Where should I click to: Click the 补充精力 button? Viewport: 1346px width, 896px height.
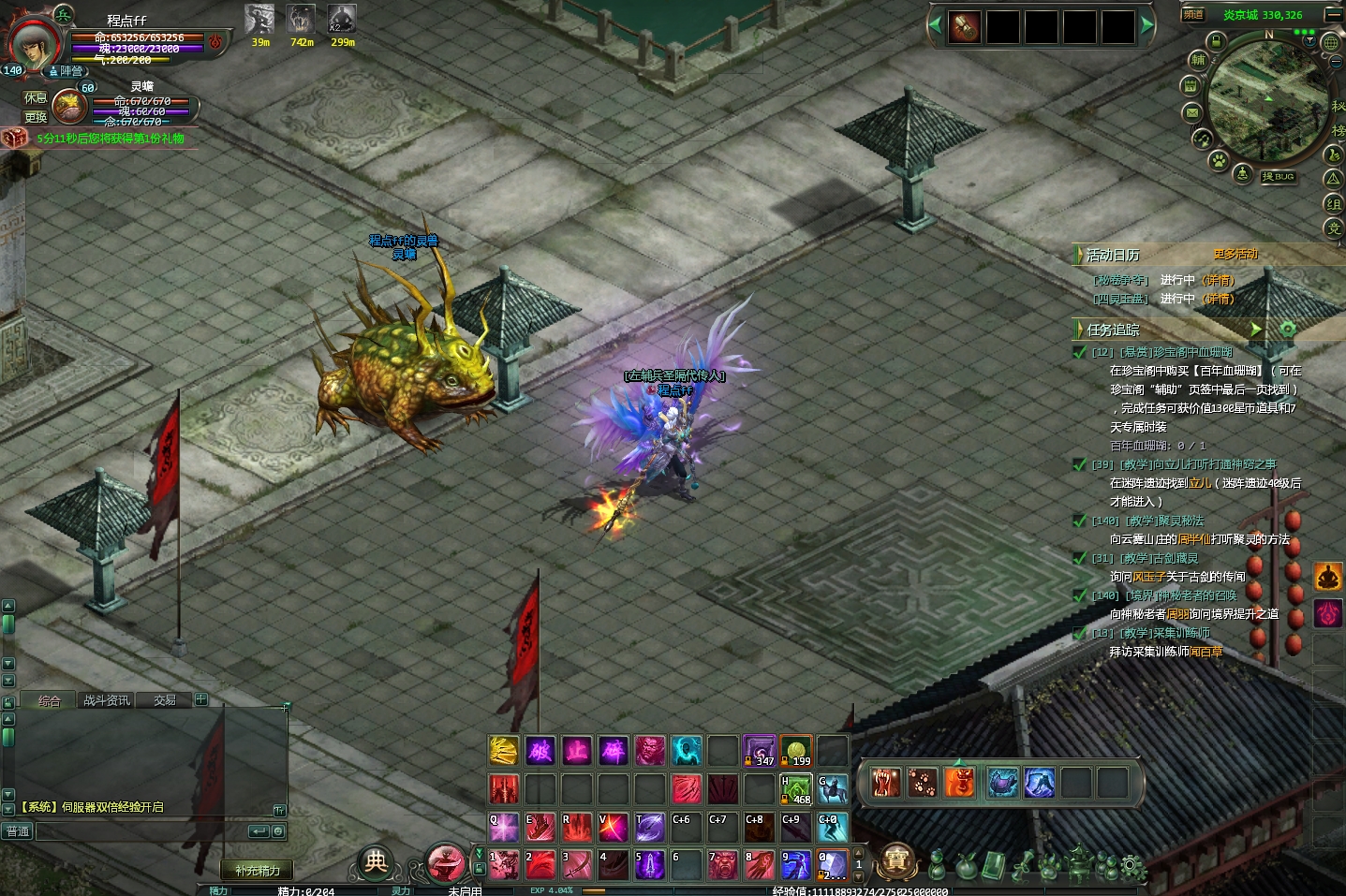pyautogui.click(x=258, y=870)
